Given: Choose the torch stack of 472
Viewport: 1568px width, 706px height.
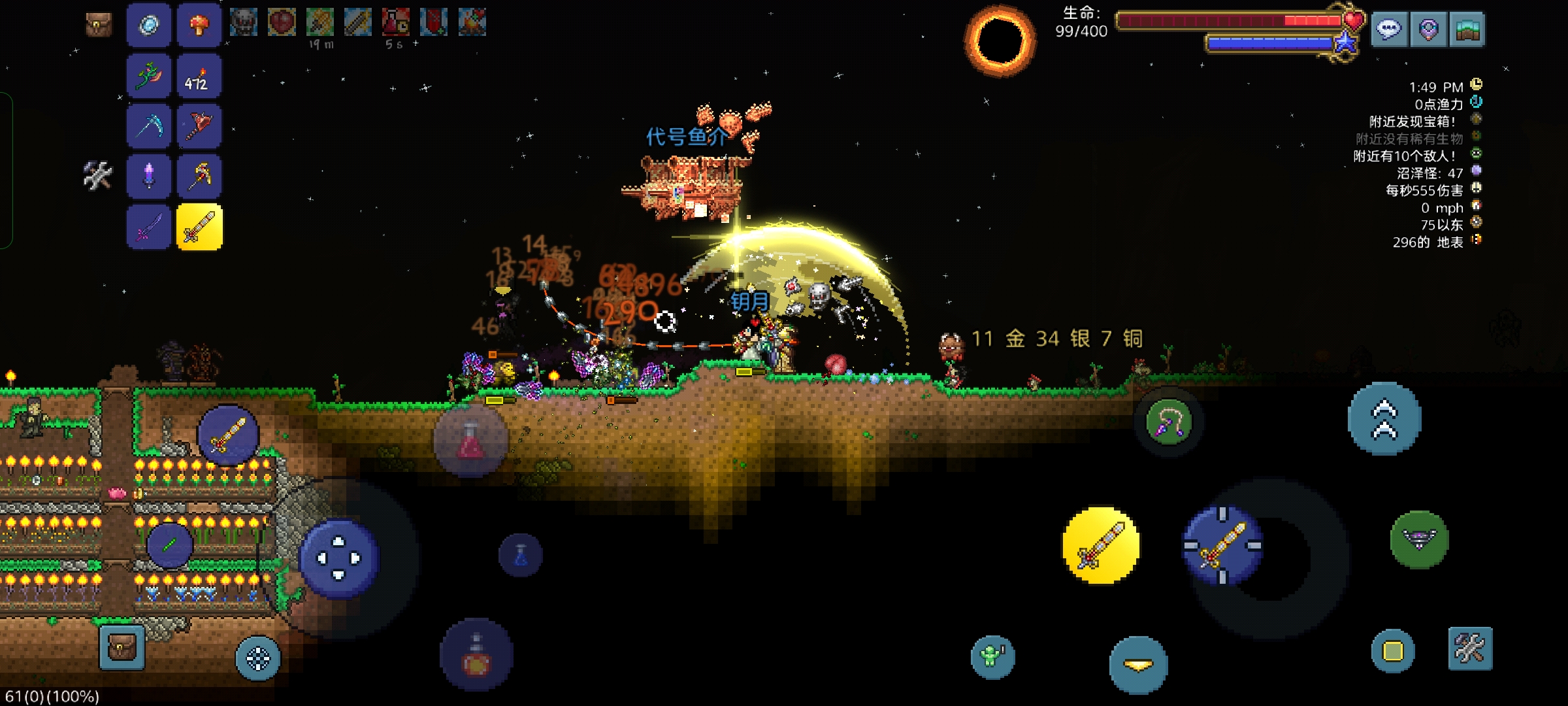Looking at the screenshot, I should 199,76.
